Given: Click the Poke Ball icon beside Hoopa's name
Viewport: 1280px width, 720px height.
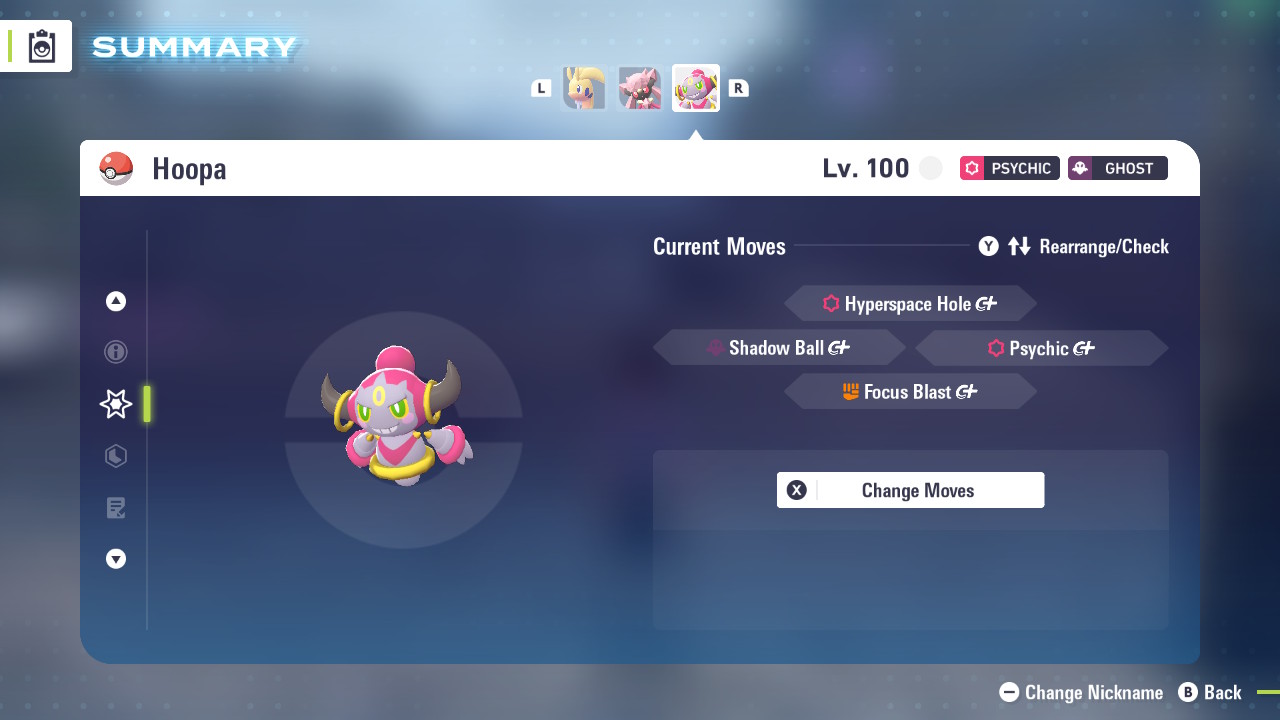Looking at the screenshot, I should [117, 168].
